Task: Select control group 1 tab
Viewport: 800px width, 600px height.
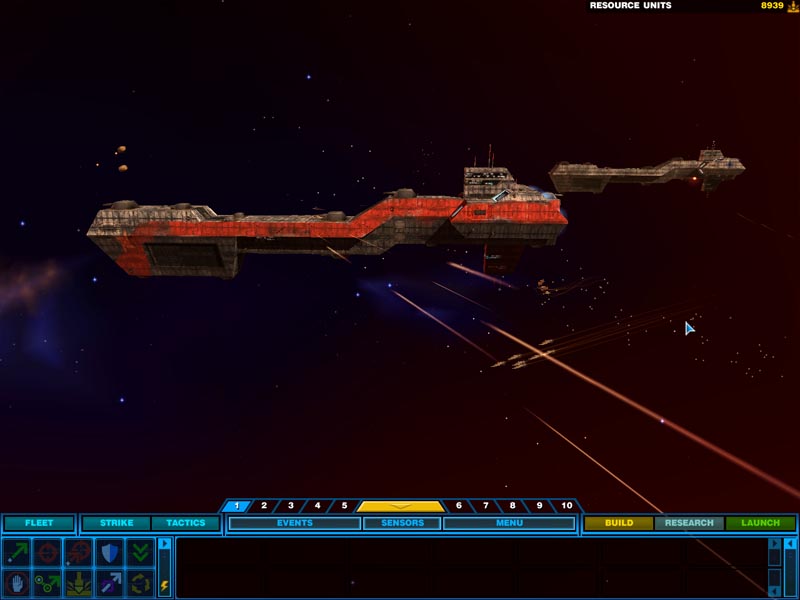Action: [237, 506]
